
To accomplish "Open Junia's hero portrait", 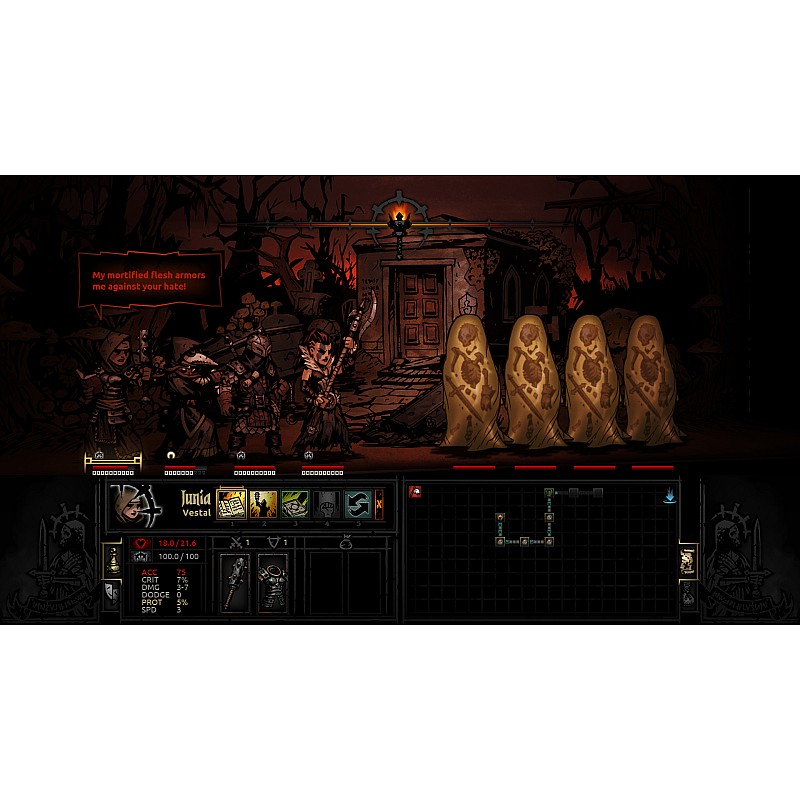I will tap(133, 505).
